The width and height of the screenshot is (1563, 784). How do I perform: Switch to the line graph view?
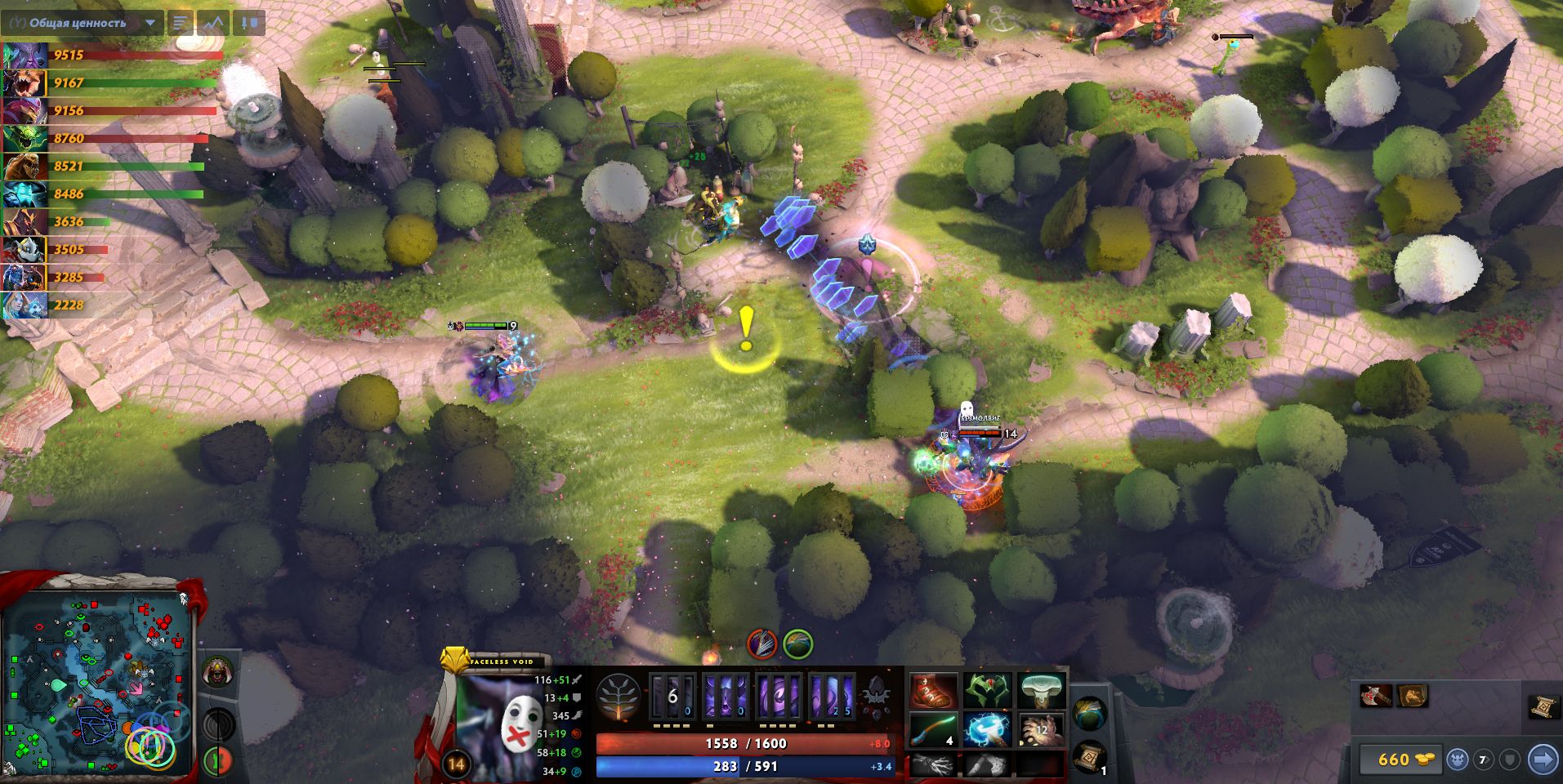pos(213,23)
